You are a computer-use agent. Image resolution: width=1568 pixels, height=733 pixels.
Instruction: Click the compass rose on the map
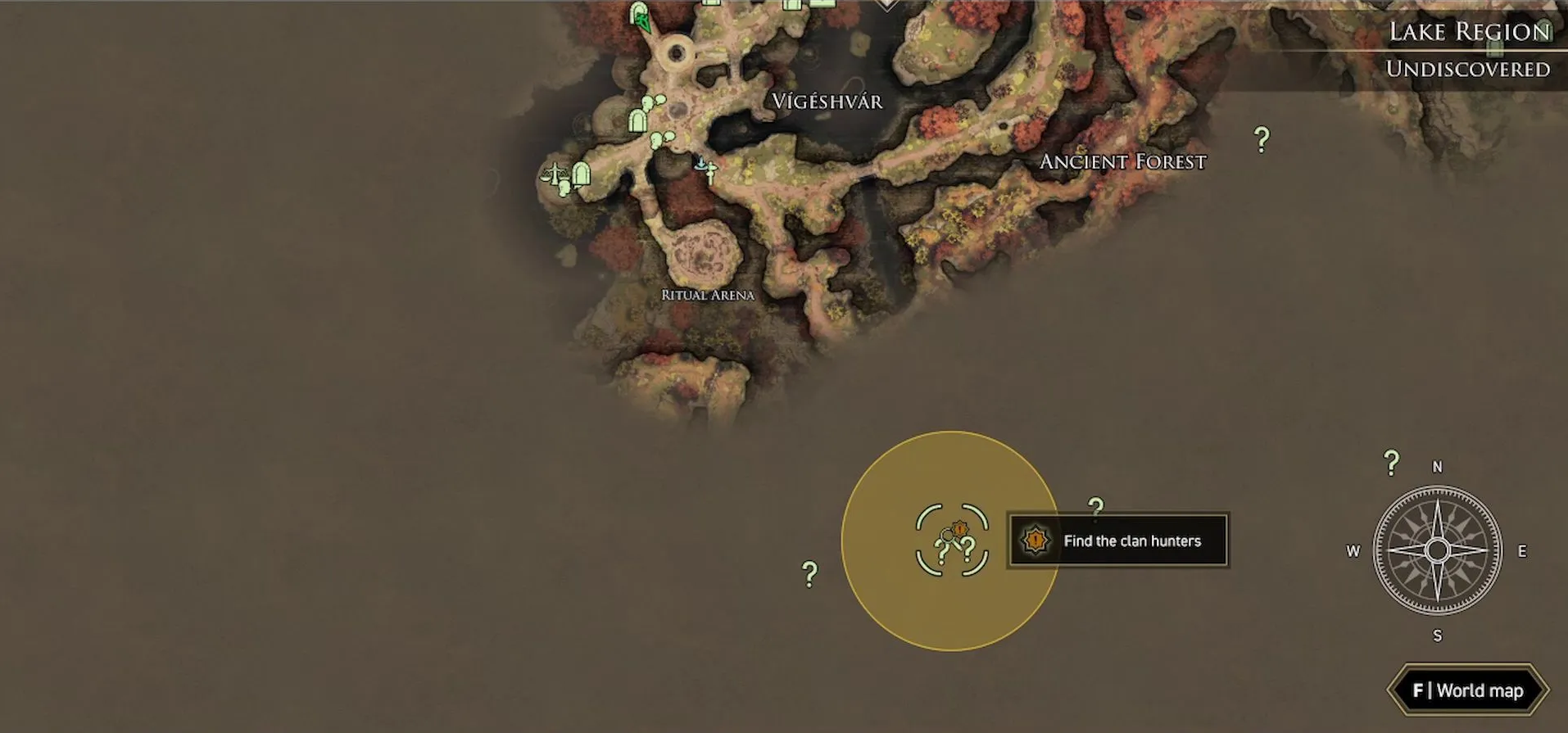point(1437,550)
